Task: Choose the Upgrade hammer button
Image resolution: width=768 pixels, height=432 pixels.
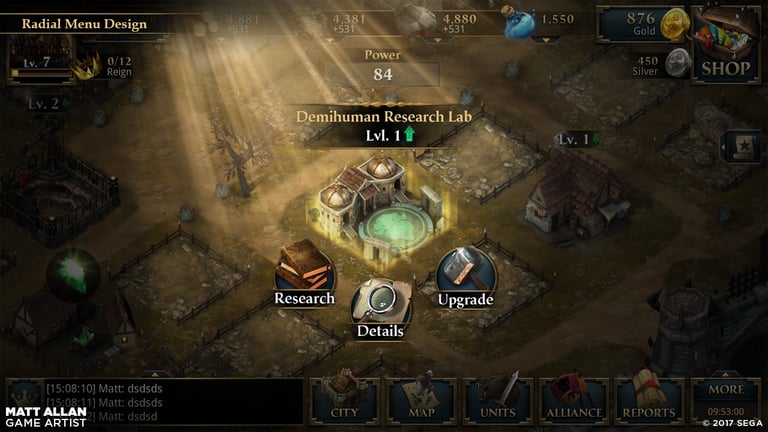Action: point(465,273)
